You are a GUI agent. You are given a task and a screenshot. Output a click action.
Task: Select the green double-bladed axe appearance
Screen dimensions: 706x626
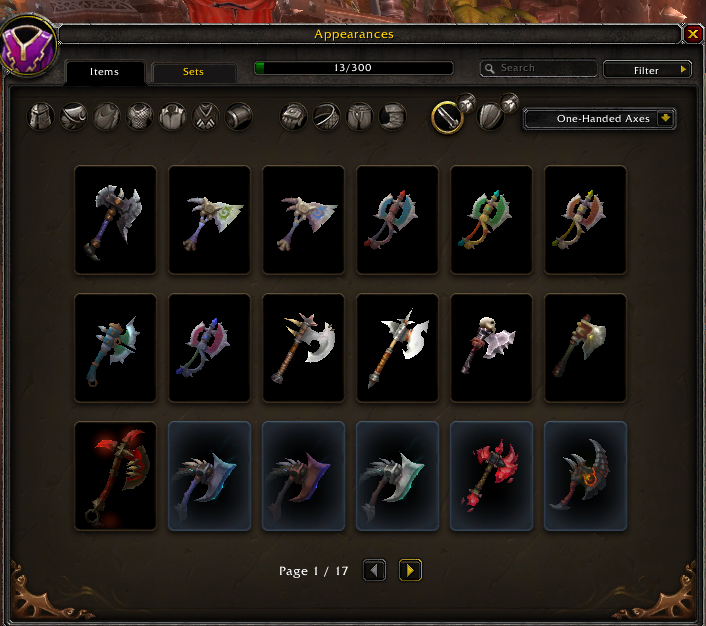[491, 220]
